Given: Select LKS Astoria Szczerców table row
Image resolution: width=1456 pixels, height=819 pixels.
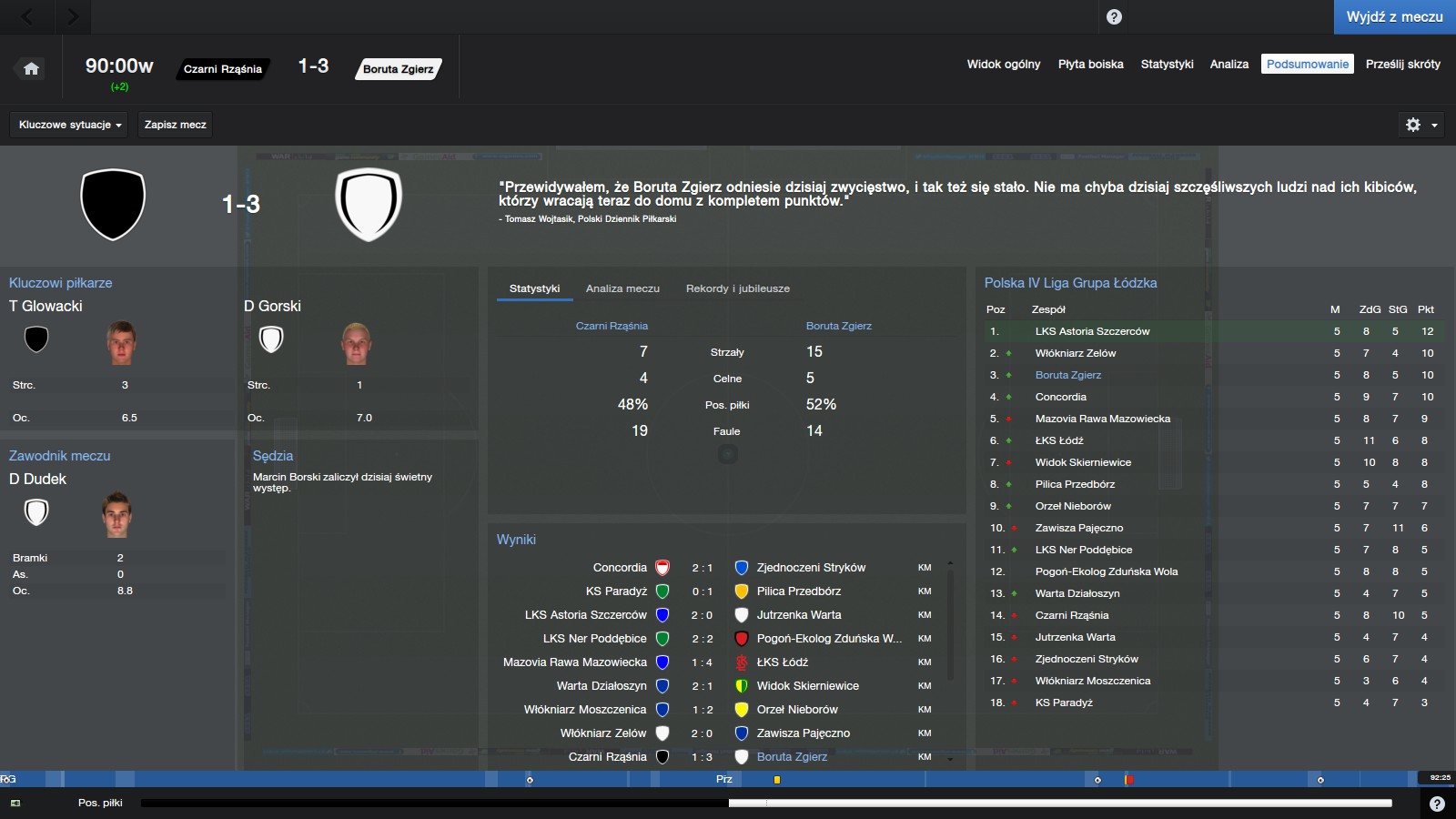Looking at the screenshot, I should pos(1092,331).
